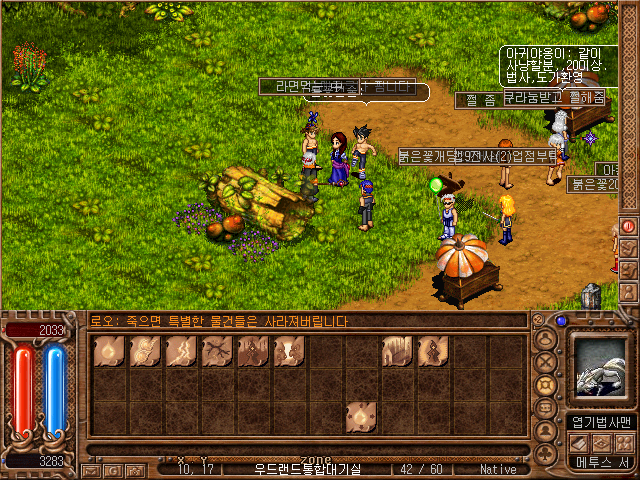Pick the lone flame scroll in bottom row
640x480 pixels.
pyautogui.click(x=361, y=417)
